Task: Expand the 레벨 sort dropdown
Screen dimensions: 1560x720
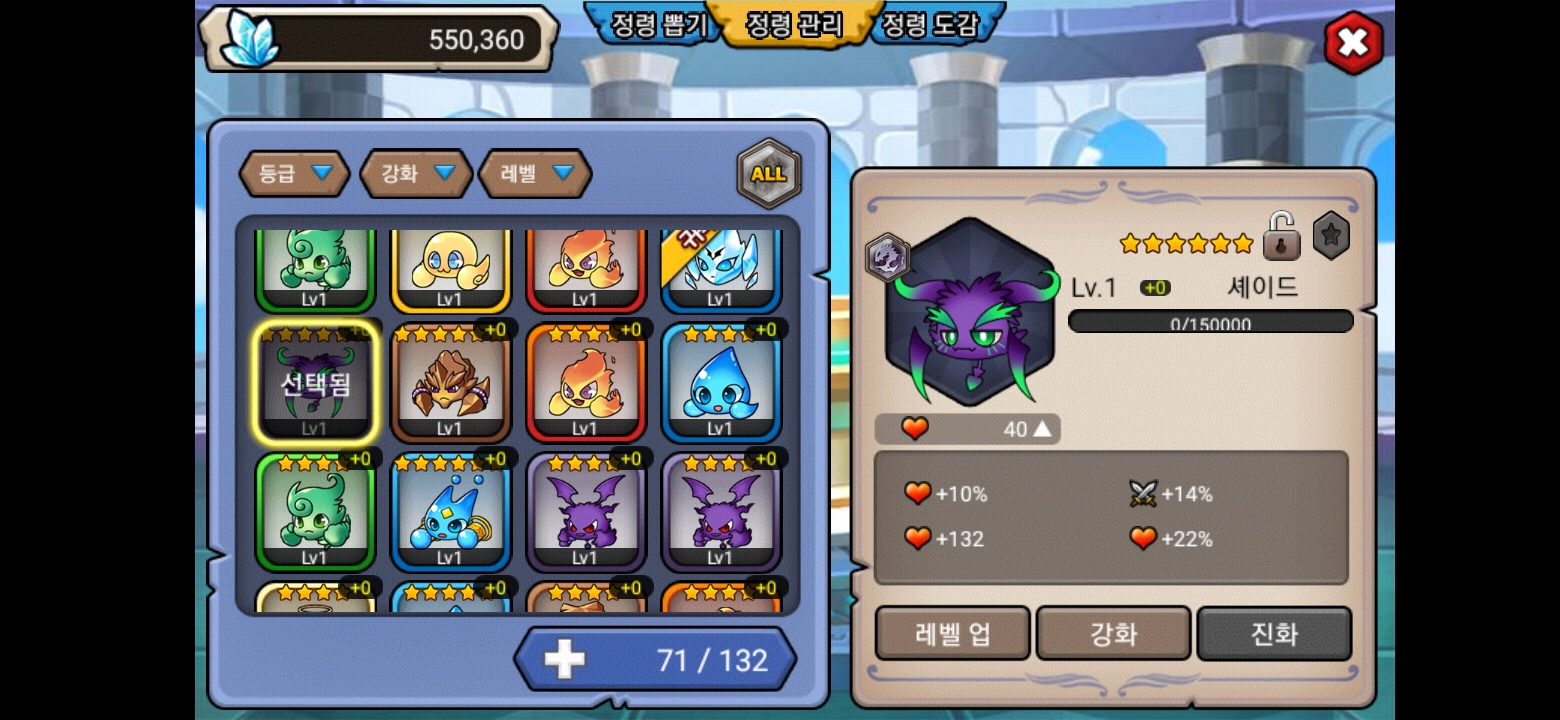Action: (536, 174)
